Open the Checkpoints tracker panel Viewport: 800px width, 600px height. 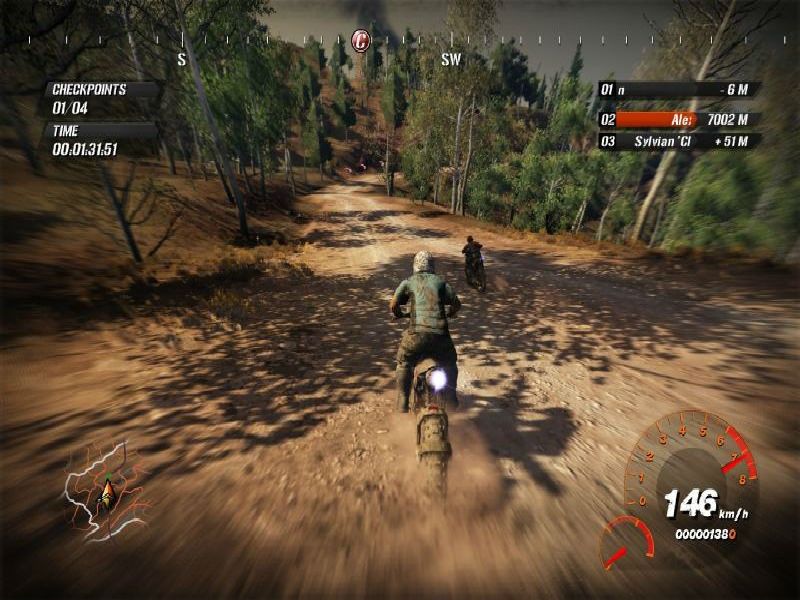coord(100,97)
